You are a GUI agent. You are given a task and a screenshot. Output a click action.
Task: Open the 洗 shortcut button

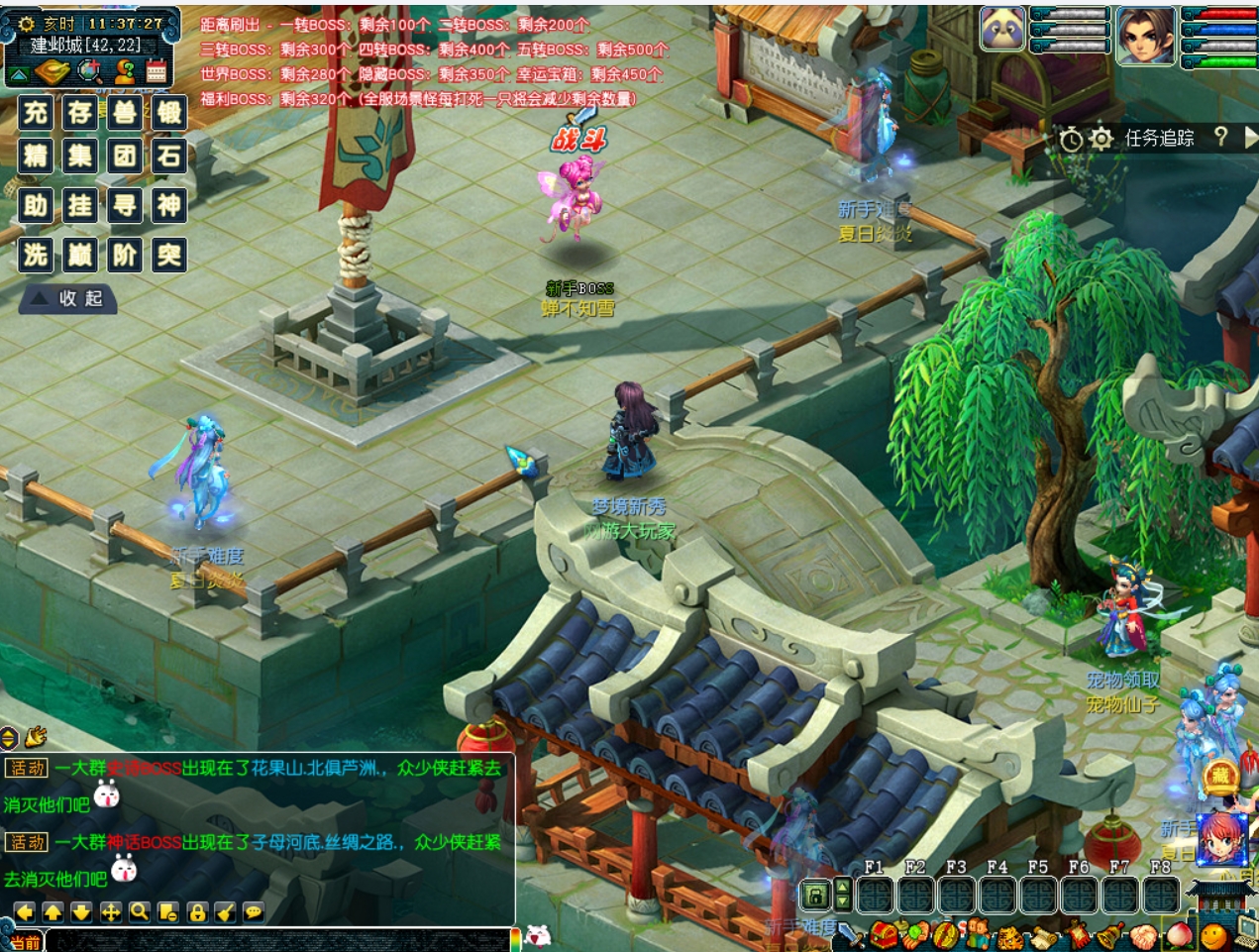36,255
